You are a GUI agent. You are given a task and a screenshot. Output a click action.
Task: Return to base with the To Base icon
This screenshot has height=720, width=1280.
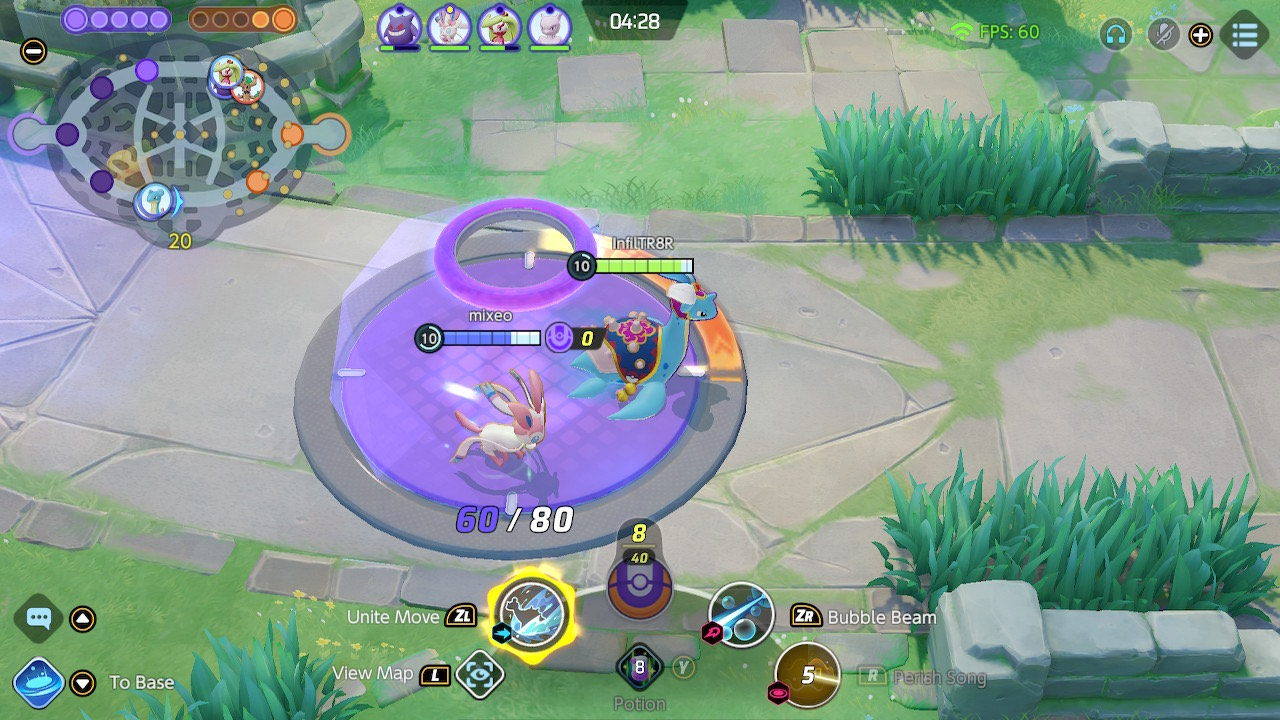(x=39, y=683)
